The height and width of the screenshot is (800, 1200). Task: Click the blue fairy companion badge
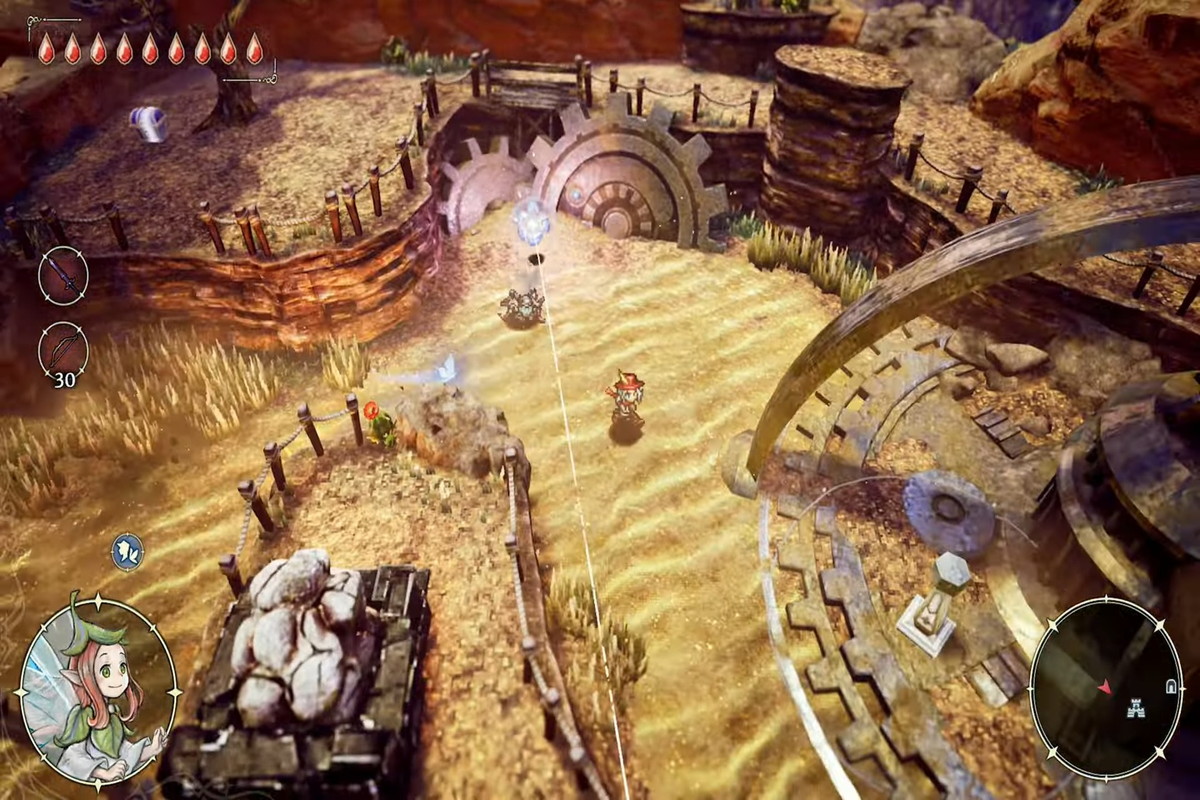click(127, 552)
